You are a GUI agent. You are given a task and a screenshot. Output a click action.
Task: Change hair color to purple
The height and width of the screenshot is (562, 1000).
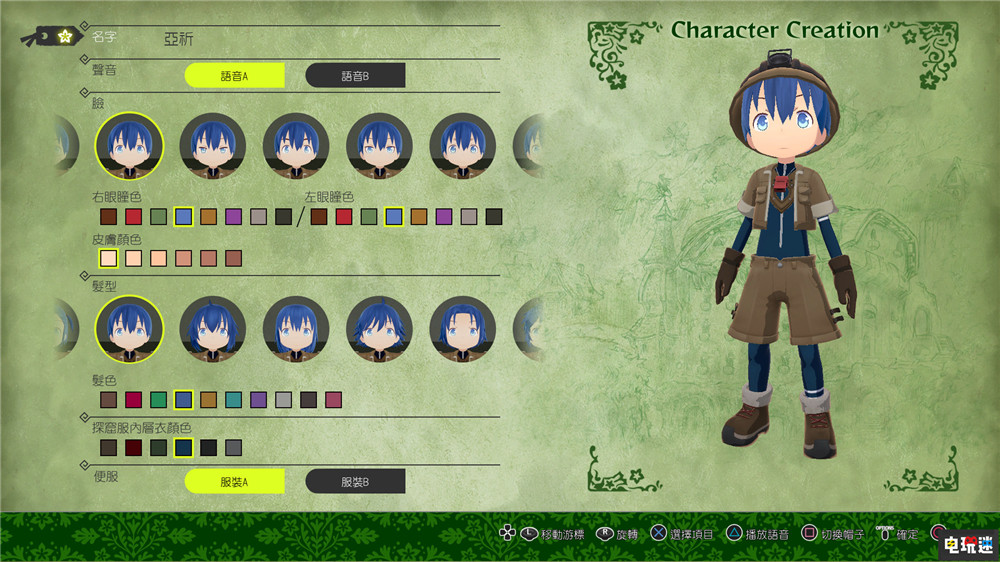click(259, 400)
